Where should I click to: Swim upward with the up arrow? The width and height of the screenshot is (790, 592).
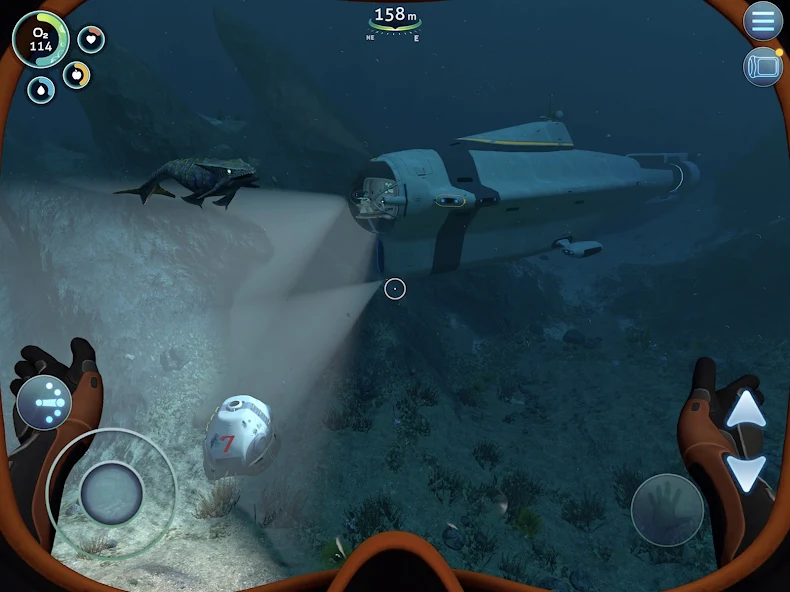tap(745, 408)
